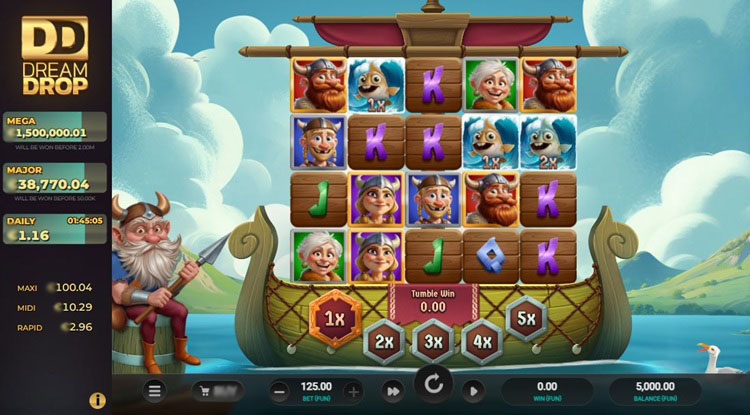Screen dimensions: 750x415
Task: Toggle the fast-forward turbo spin button
Action: pyautogui.click(x=392, y=390)
